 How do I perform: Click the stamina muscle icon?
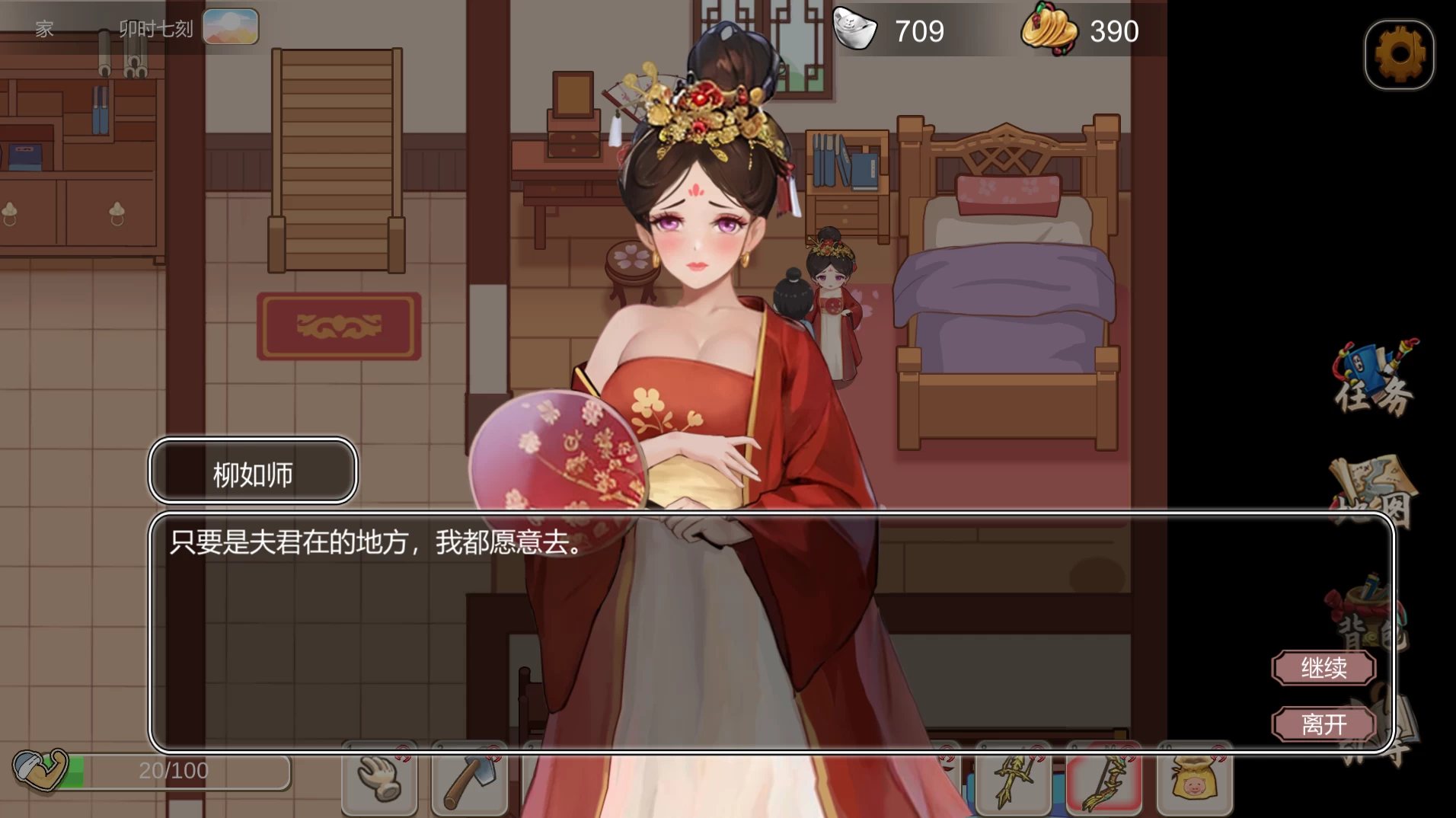click(x=42, y=771)
